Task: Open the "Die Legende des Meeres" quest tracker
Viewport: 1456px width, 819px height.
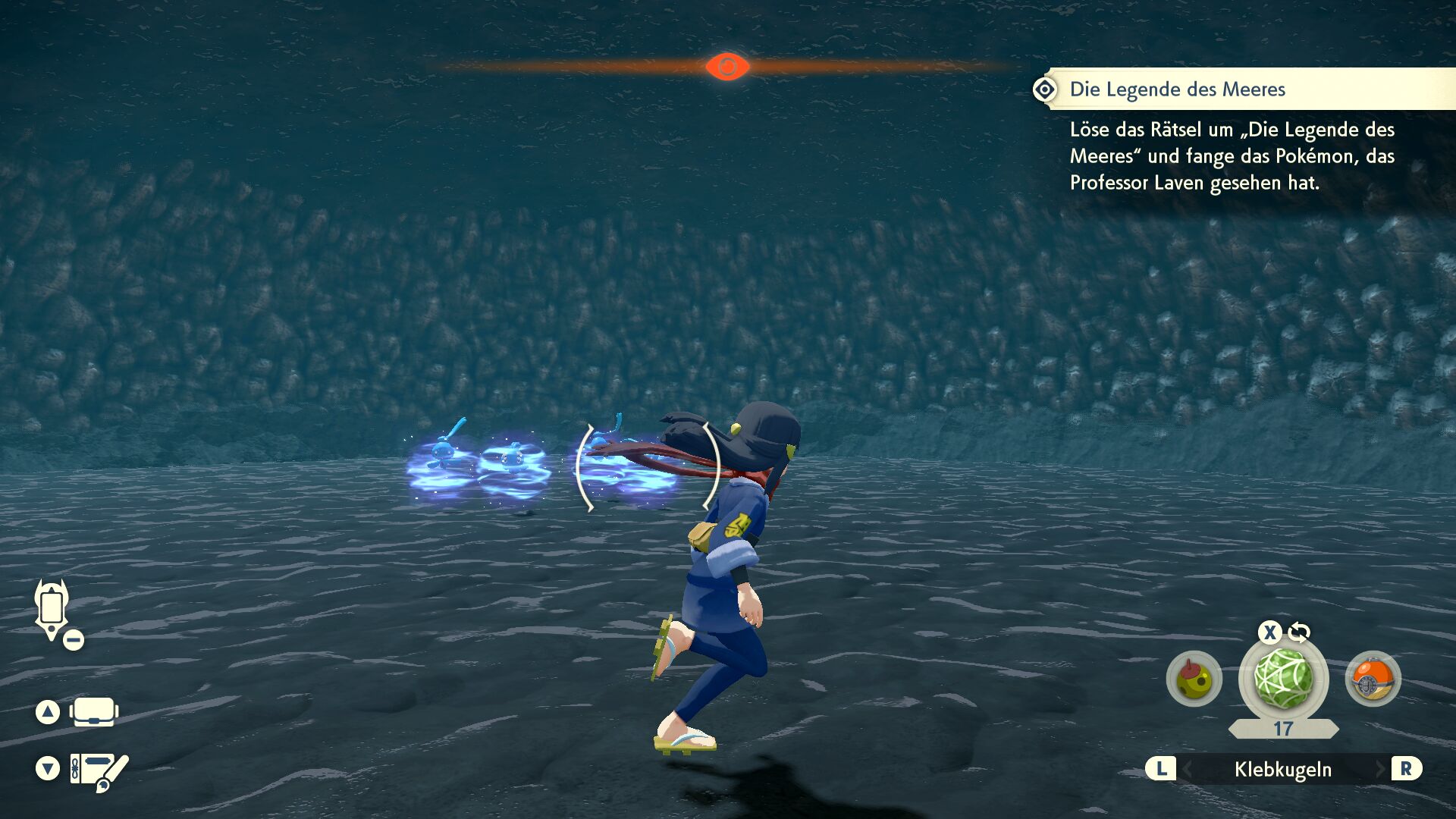Action: 1177,89
